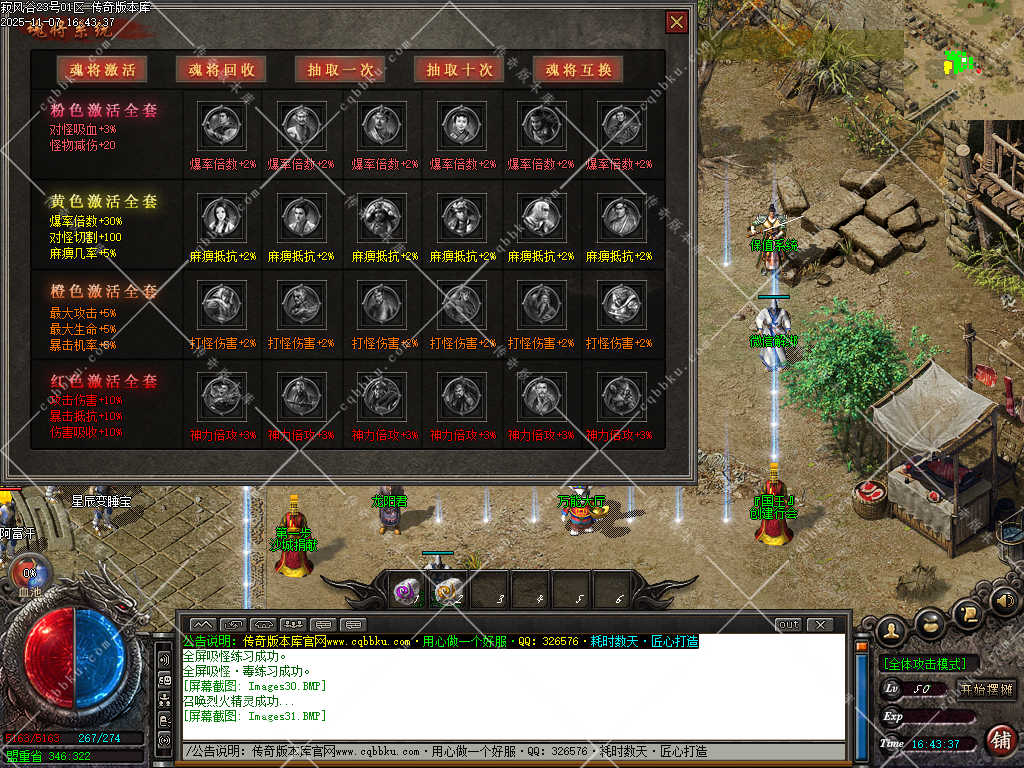Close the 魂将系统 panel

click(x=677, y=22)
